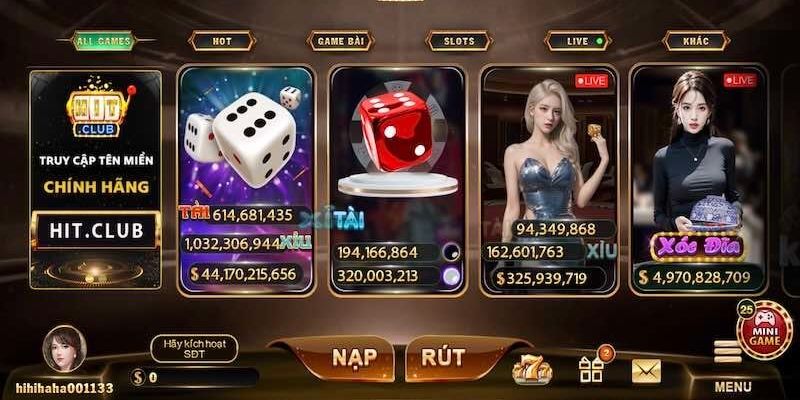Open the HIT.CLUB official domain banner

click(96, 178)
